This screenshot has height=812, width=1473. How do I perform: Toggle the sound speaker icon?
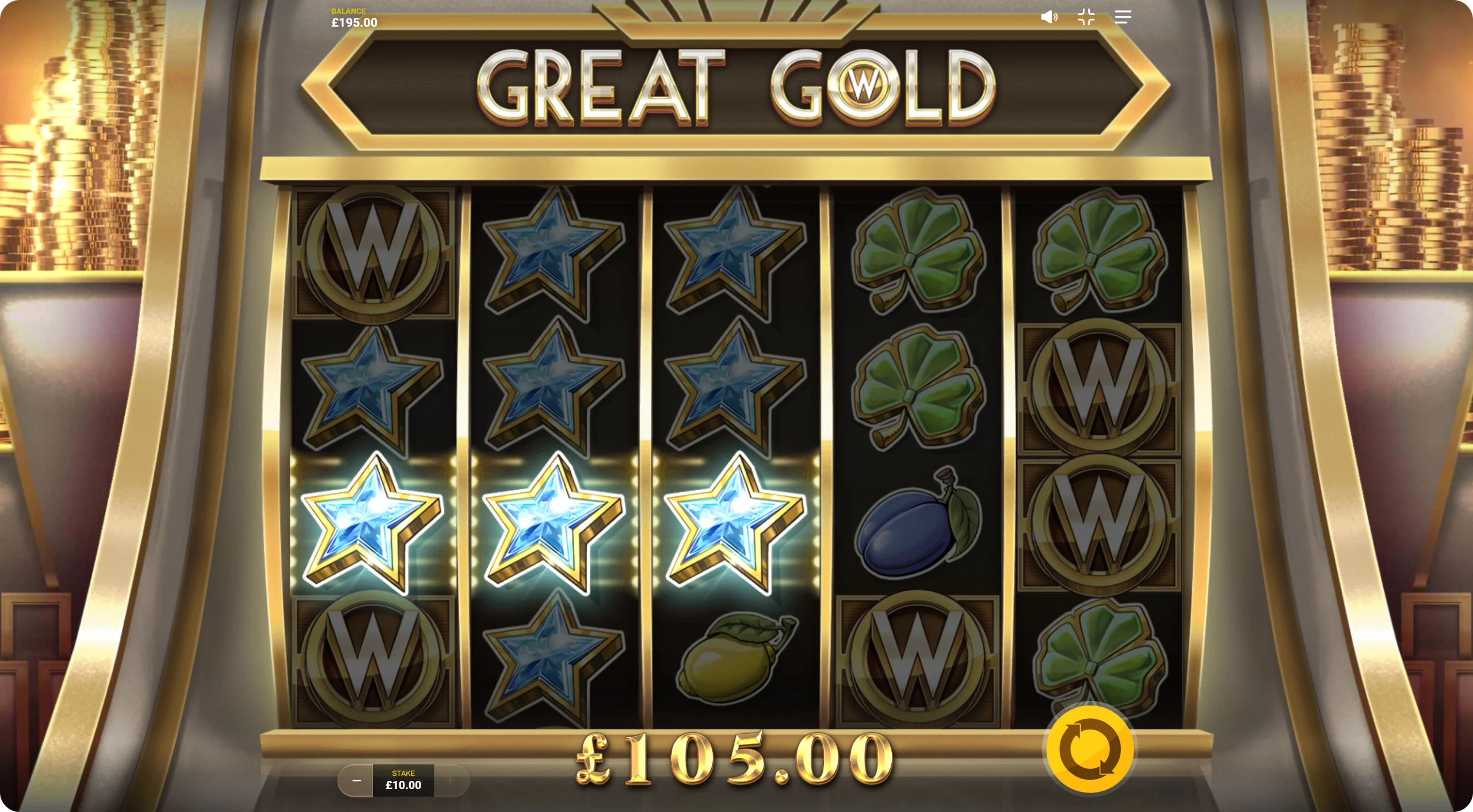tap(1049, 17)
